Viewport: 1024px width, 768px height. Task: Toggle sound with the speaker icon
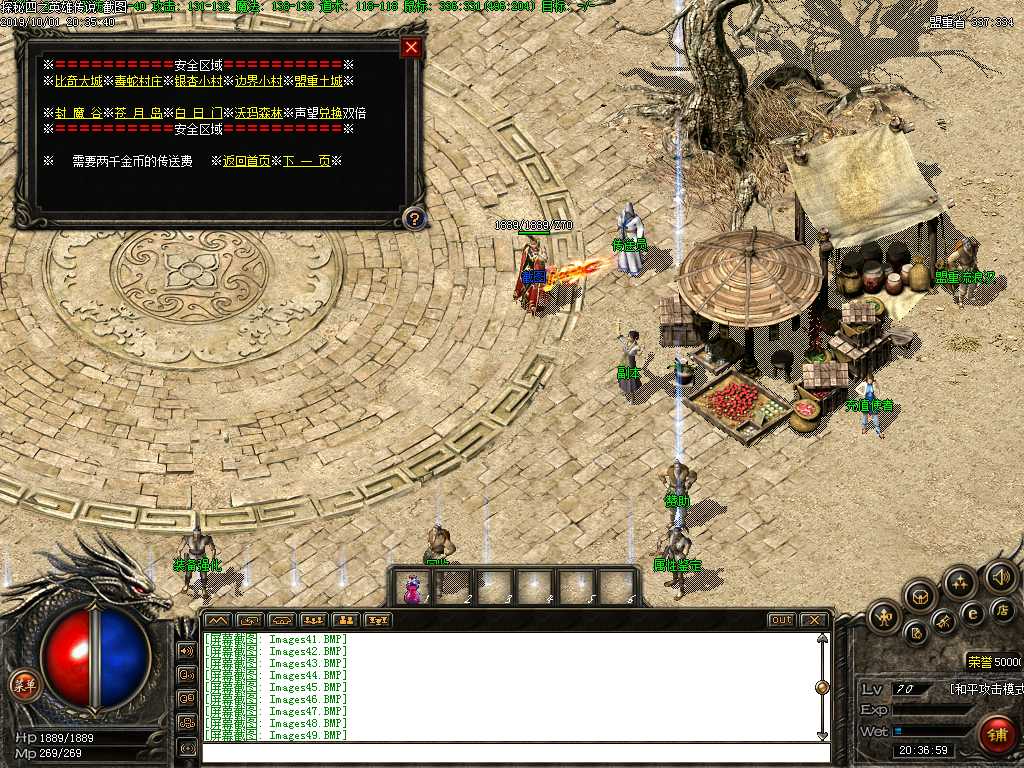1000,576
